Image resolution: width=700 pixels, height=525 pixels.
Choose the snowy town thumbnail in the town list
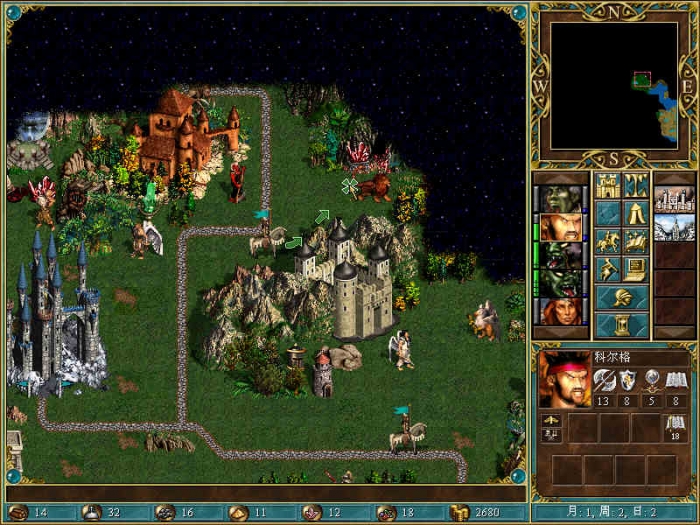(x=674, y=227)
